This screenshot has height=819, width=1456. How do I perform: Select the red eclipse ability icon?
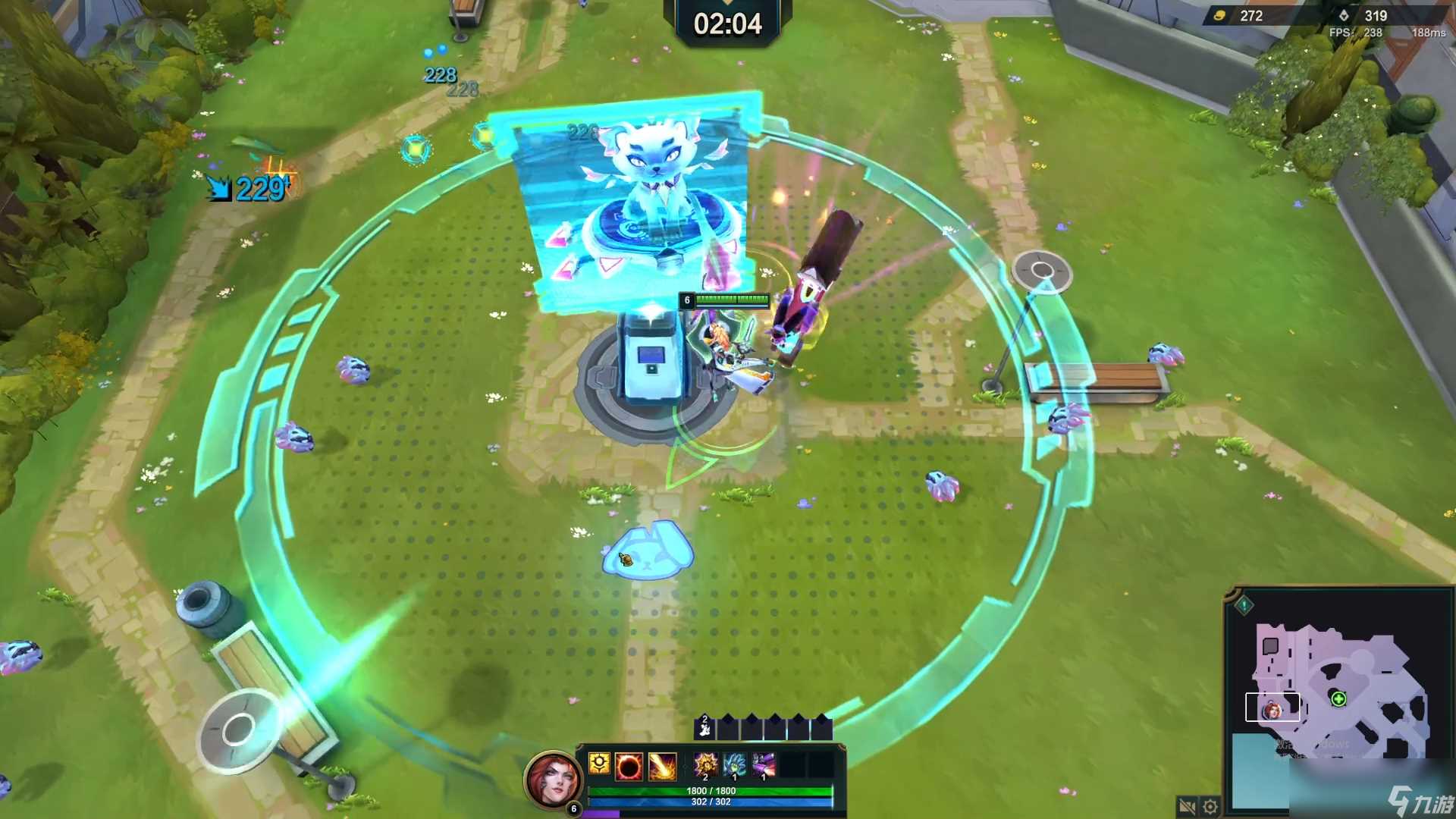(x=629, y=767)
